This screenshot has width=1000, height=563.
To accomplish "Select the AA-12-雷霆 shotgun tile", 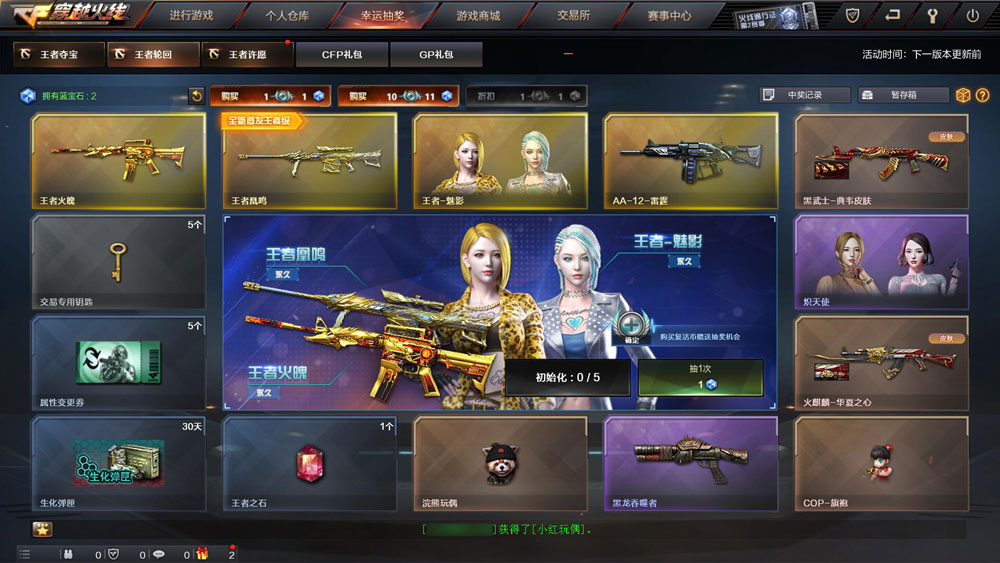I will [x=690, y=160].
